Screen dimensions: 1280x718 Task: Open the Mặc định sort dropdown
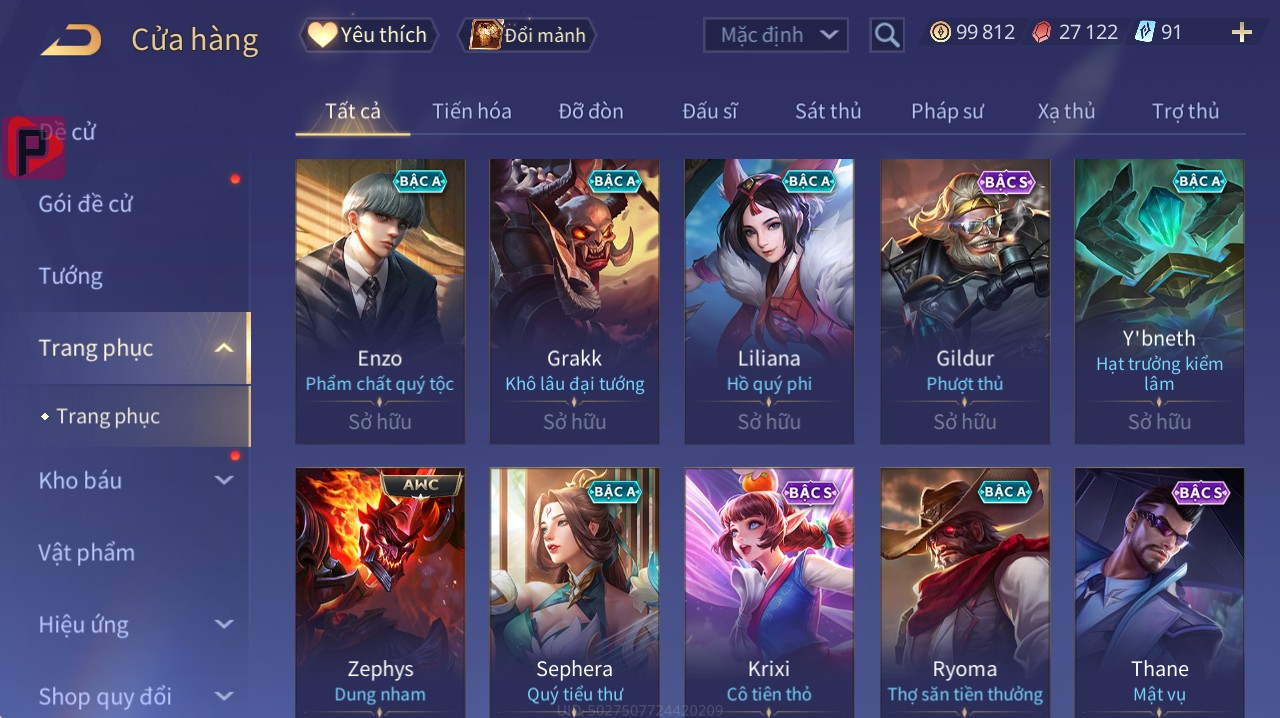(x=776, y=35)
